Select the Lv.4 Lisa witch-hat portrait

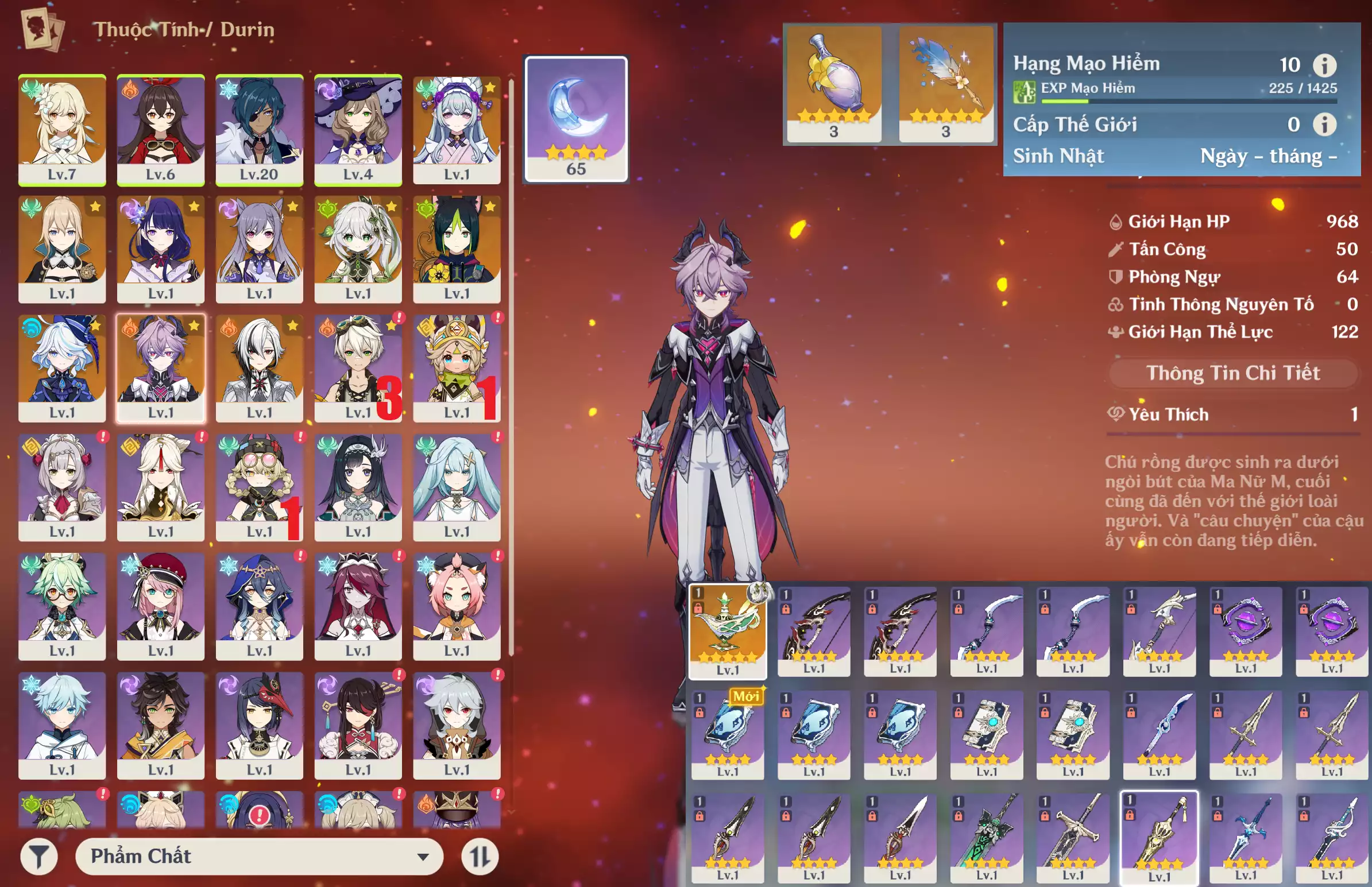tap(358, 129)
